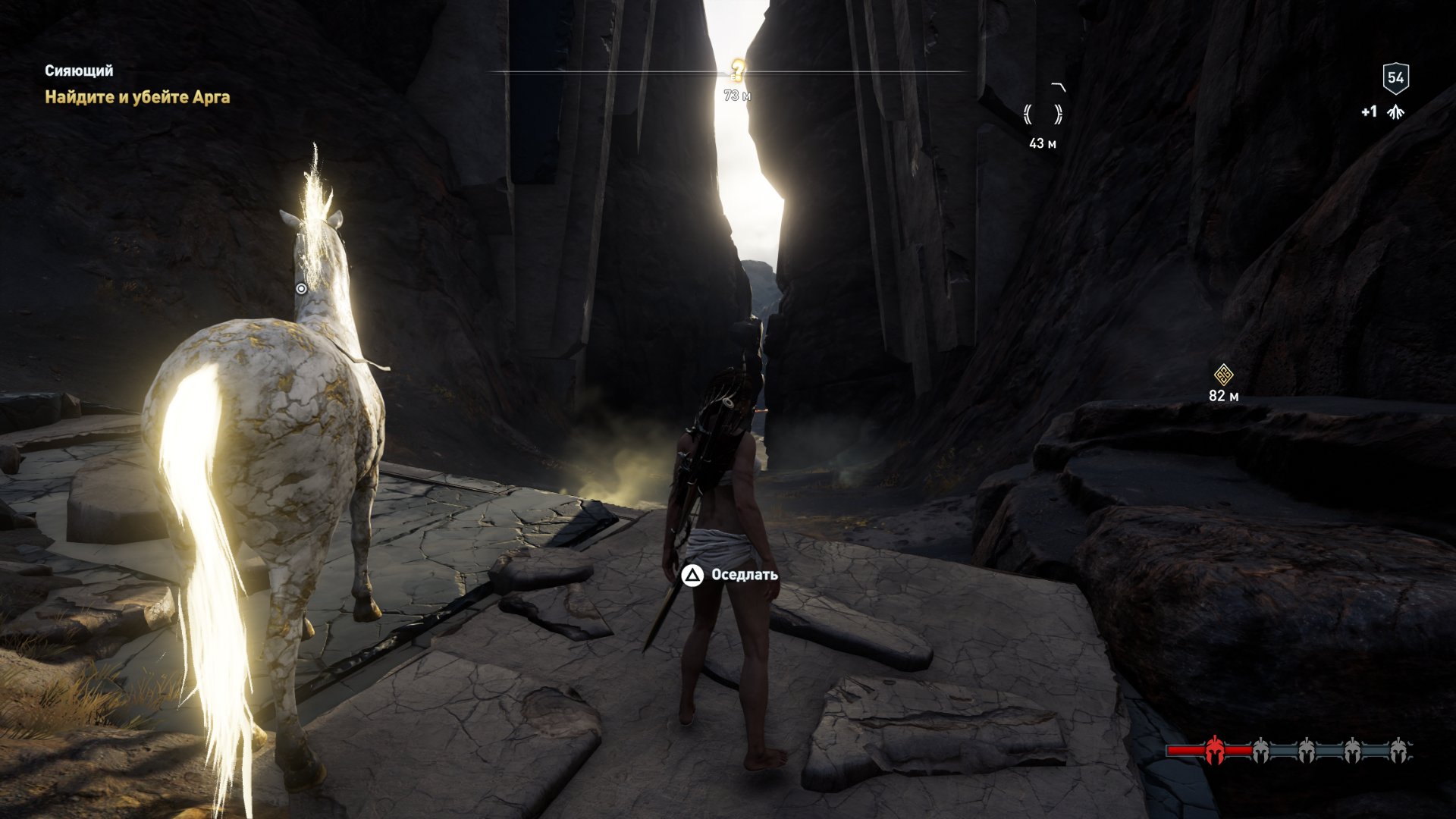The image size is (1456, 819).
Task: Click the red helmet bounty icon
Action: 1214,750
